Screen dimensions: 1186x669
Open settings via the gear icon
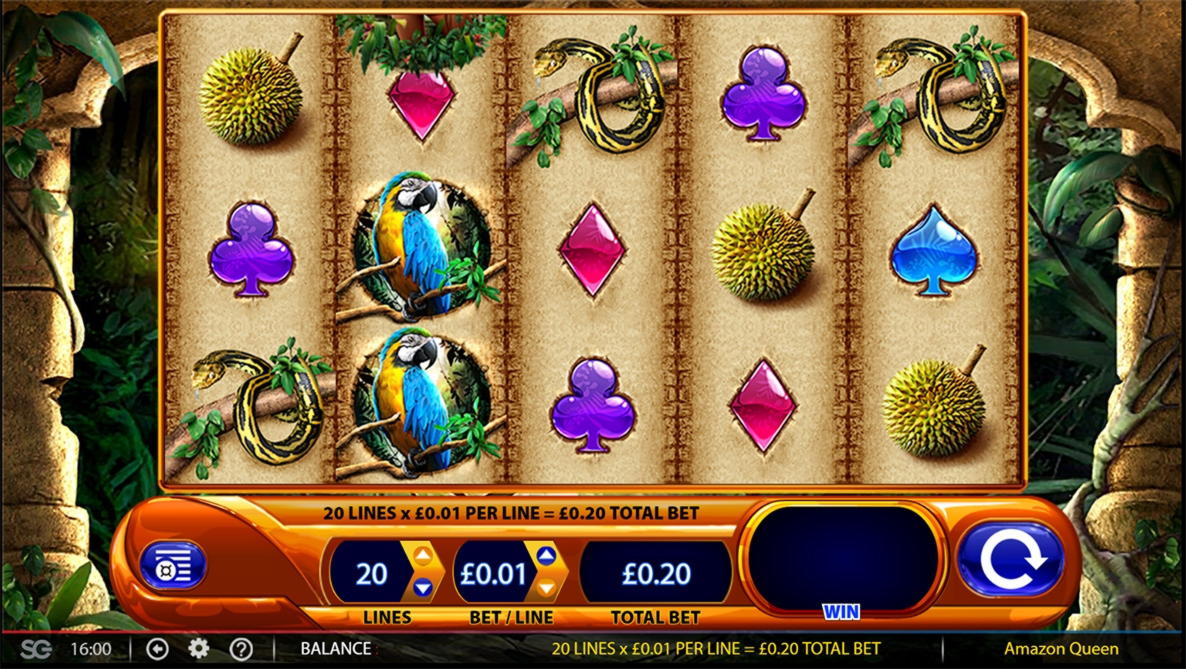(199, 648)
